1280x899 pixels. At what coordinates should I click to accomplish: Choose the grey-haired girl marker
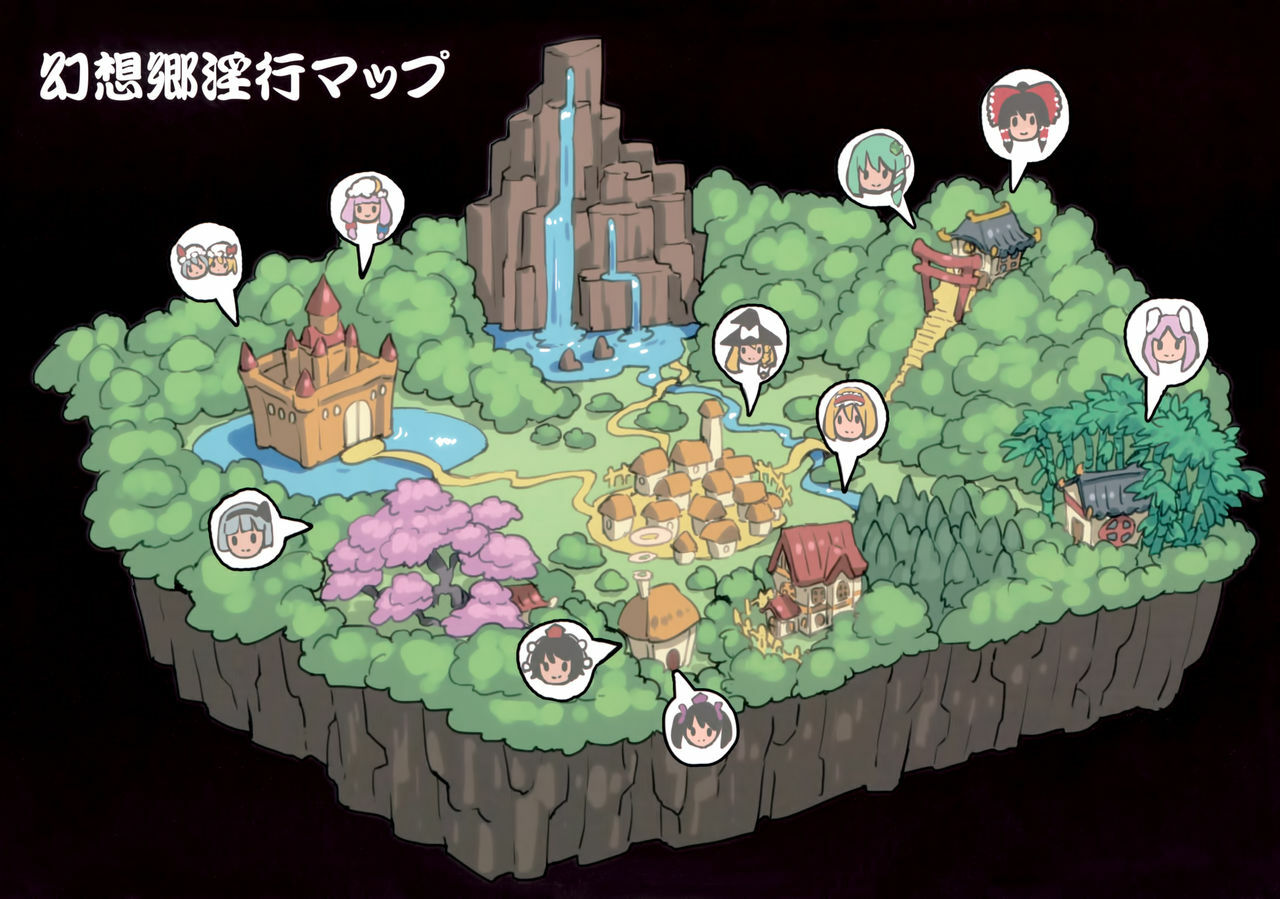point(247,530)
